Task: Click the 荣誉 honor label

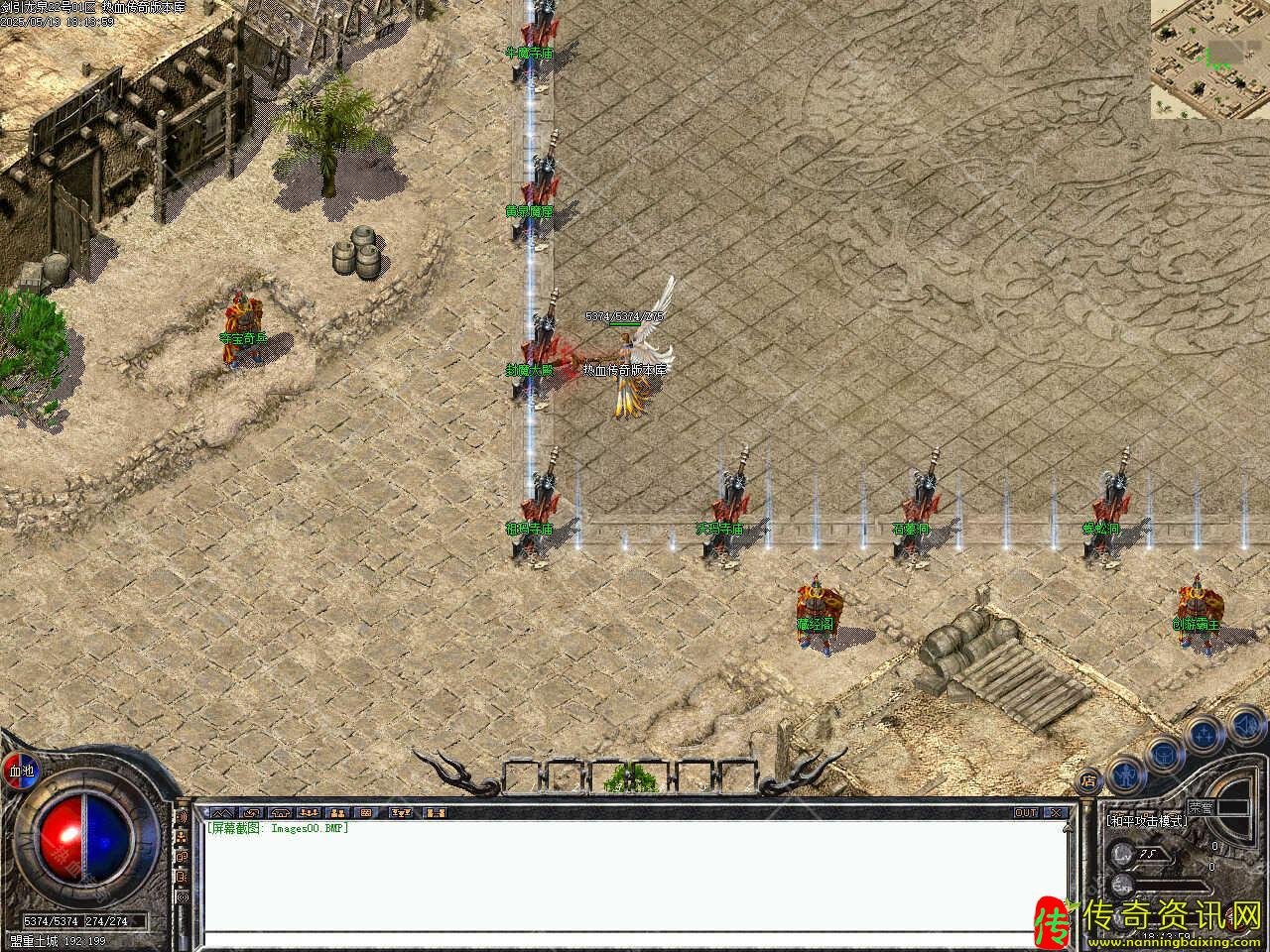Action: pyautogui.click(x=1202, y=807)
